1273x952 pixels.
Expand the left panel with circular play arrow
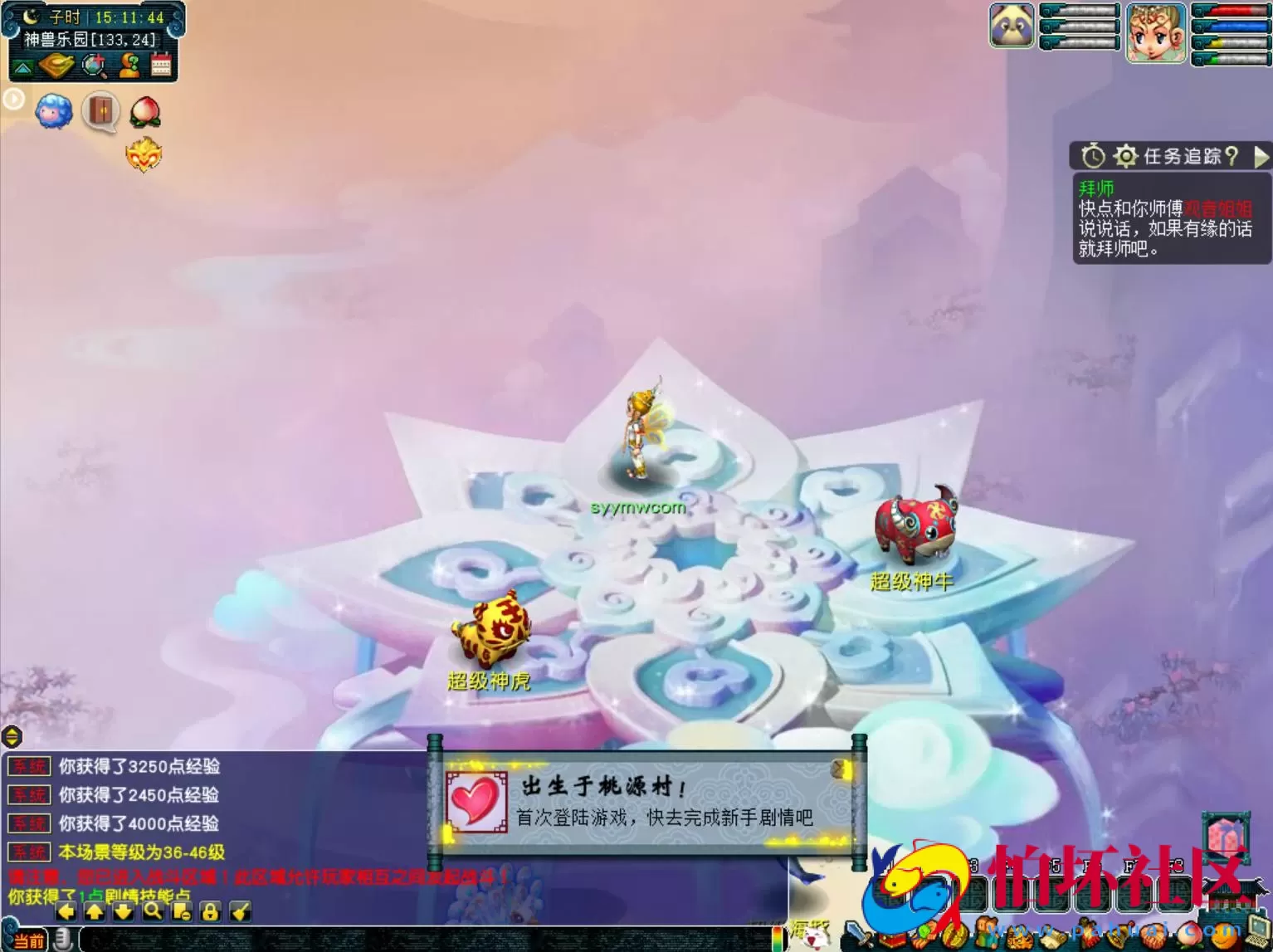click(x=13, y=98)
